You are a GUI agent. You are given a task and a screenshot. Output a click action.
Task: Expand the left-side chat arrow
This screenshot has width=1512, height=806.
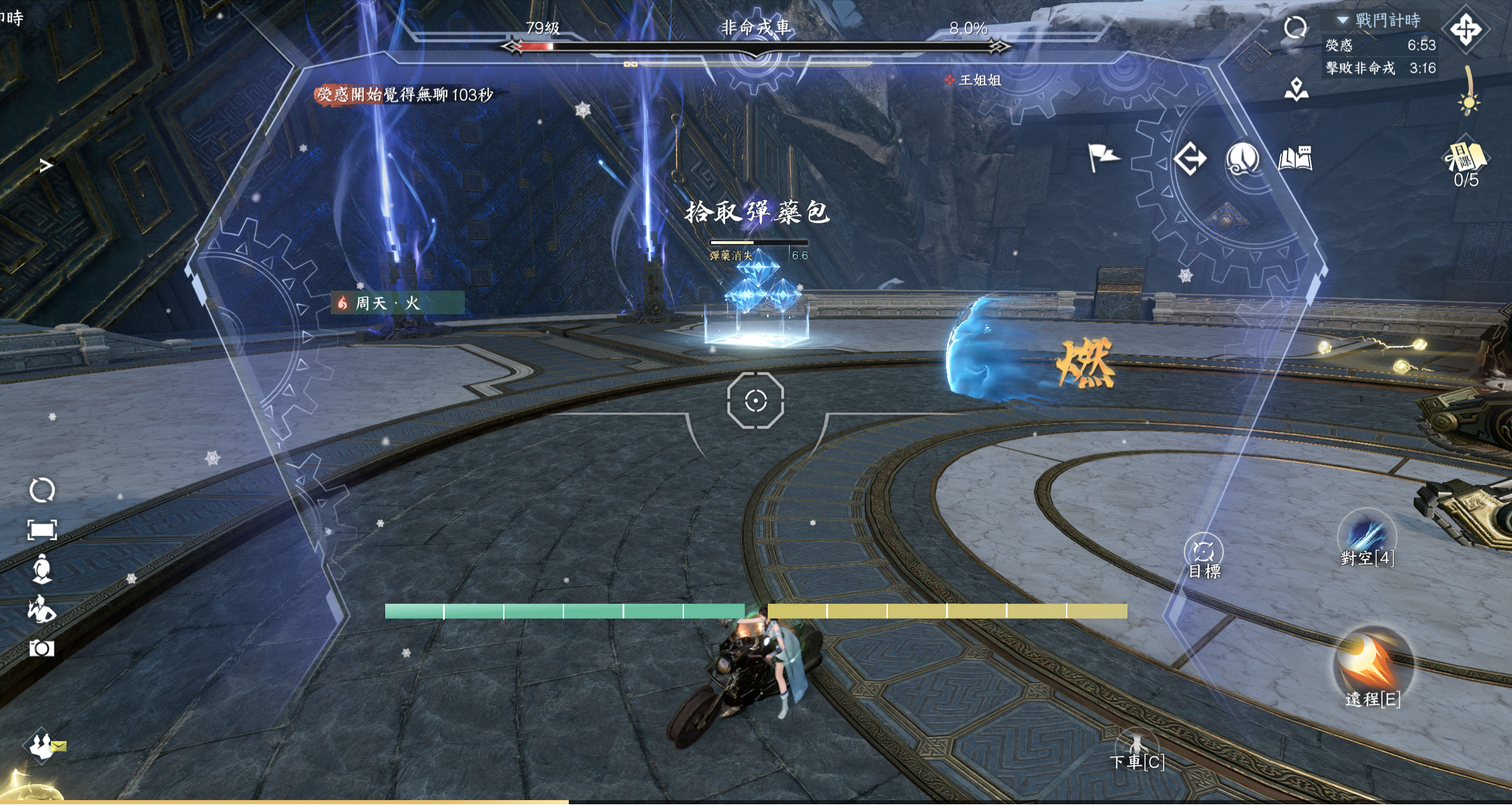pyautogui.click(x=45, y=165)
